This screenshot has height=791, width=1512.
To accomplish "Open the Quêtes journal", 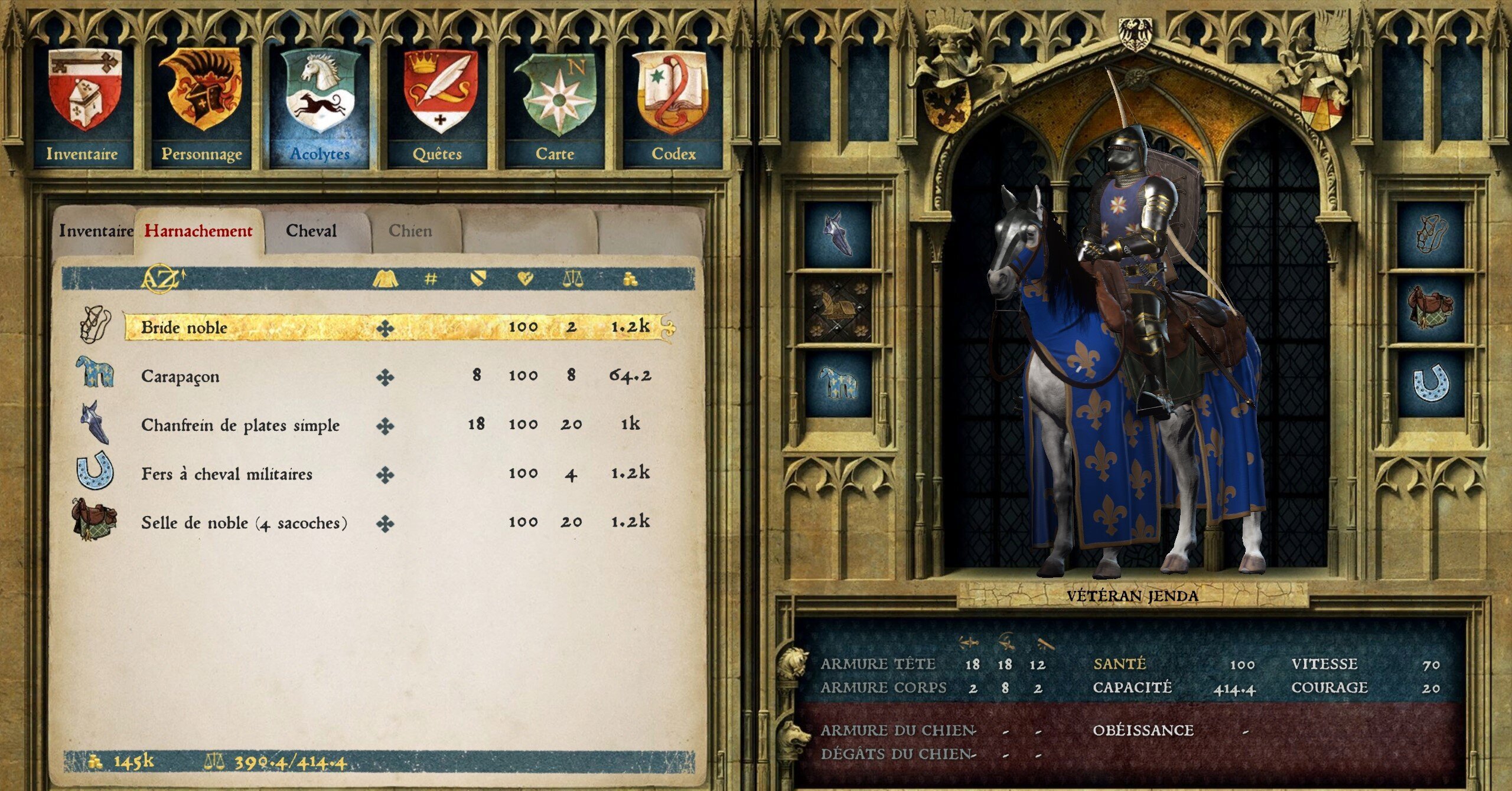I will click(x=438, y=106).
